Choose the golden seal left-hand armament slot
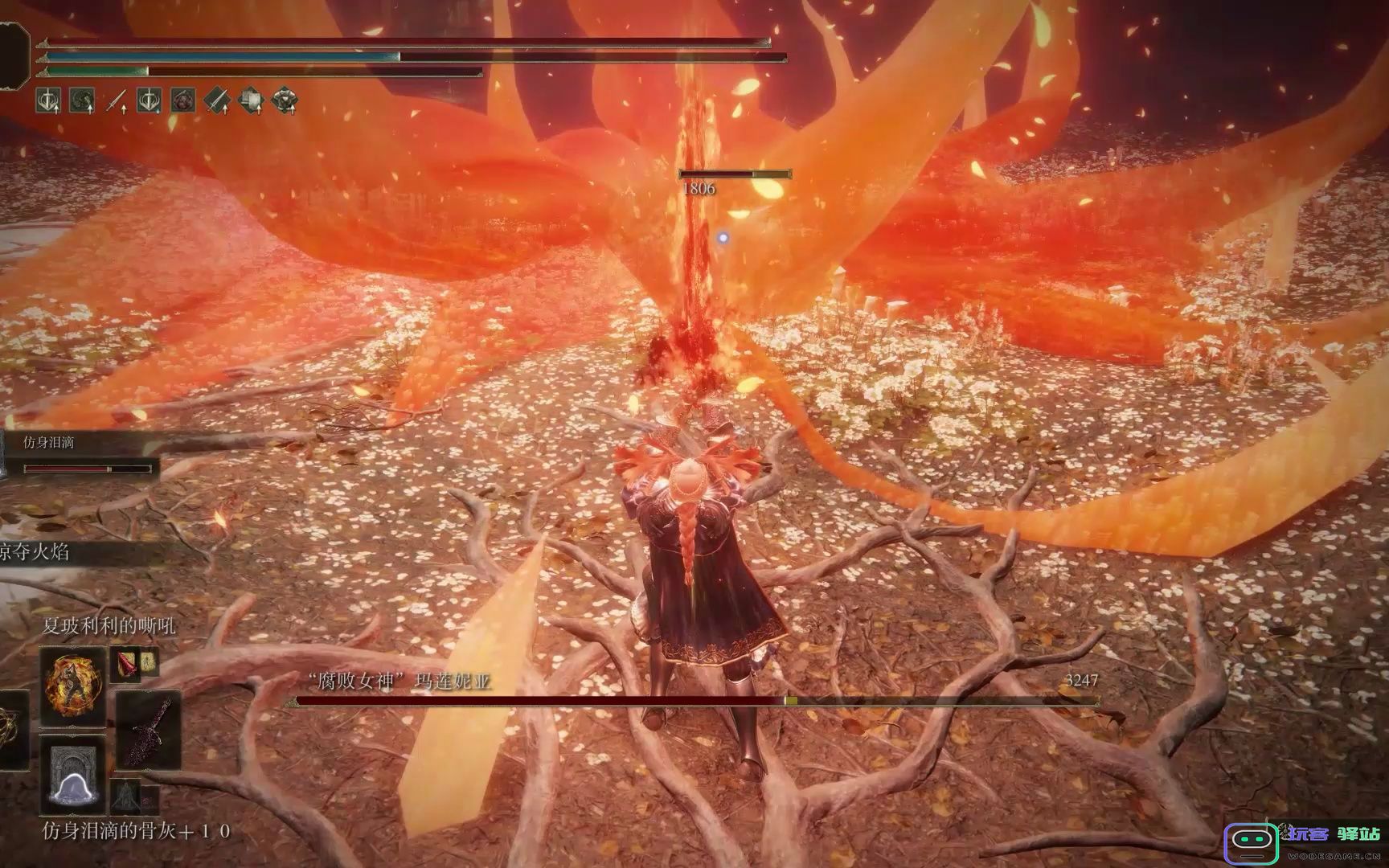Image resolution: width=1389 pixels, height=868 pixels. tap(11, 730)
